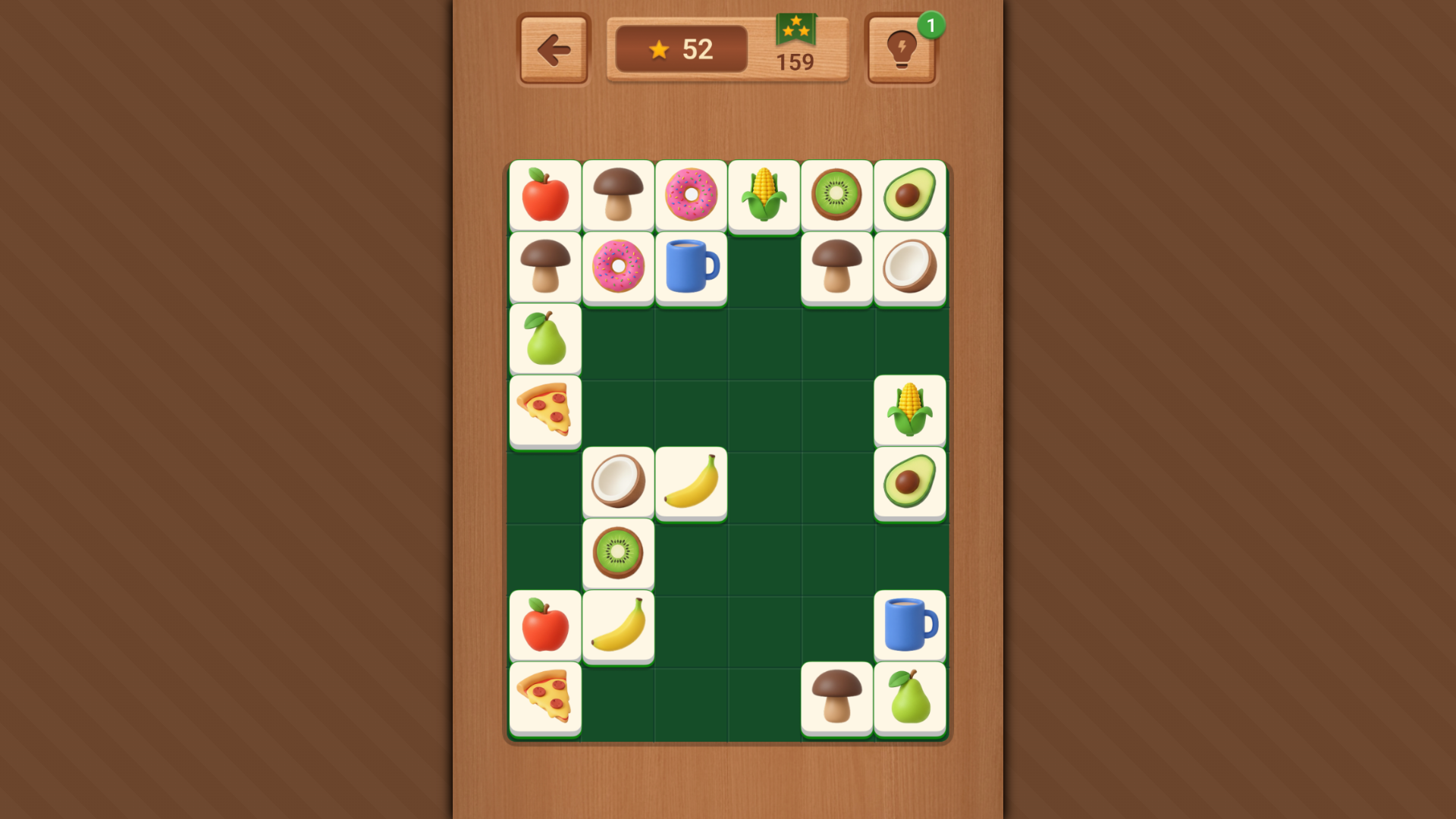1456x819 pixels.
Task: Click the pizza slice tile below the pear
Action: (x=545, y=410)
